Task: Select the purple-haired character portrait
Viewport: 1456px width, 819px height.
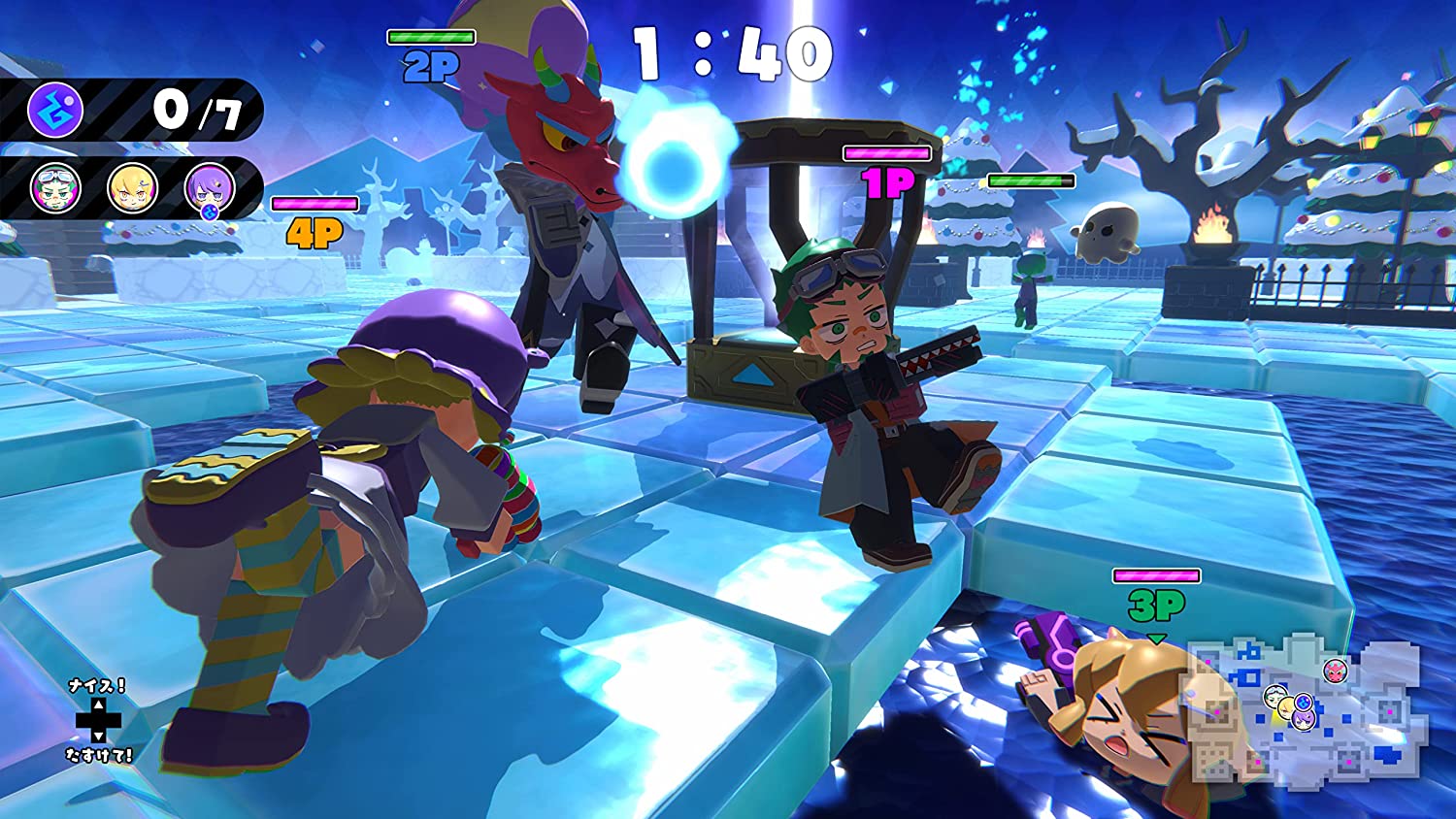Action: pos(210,187)
